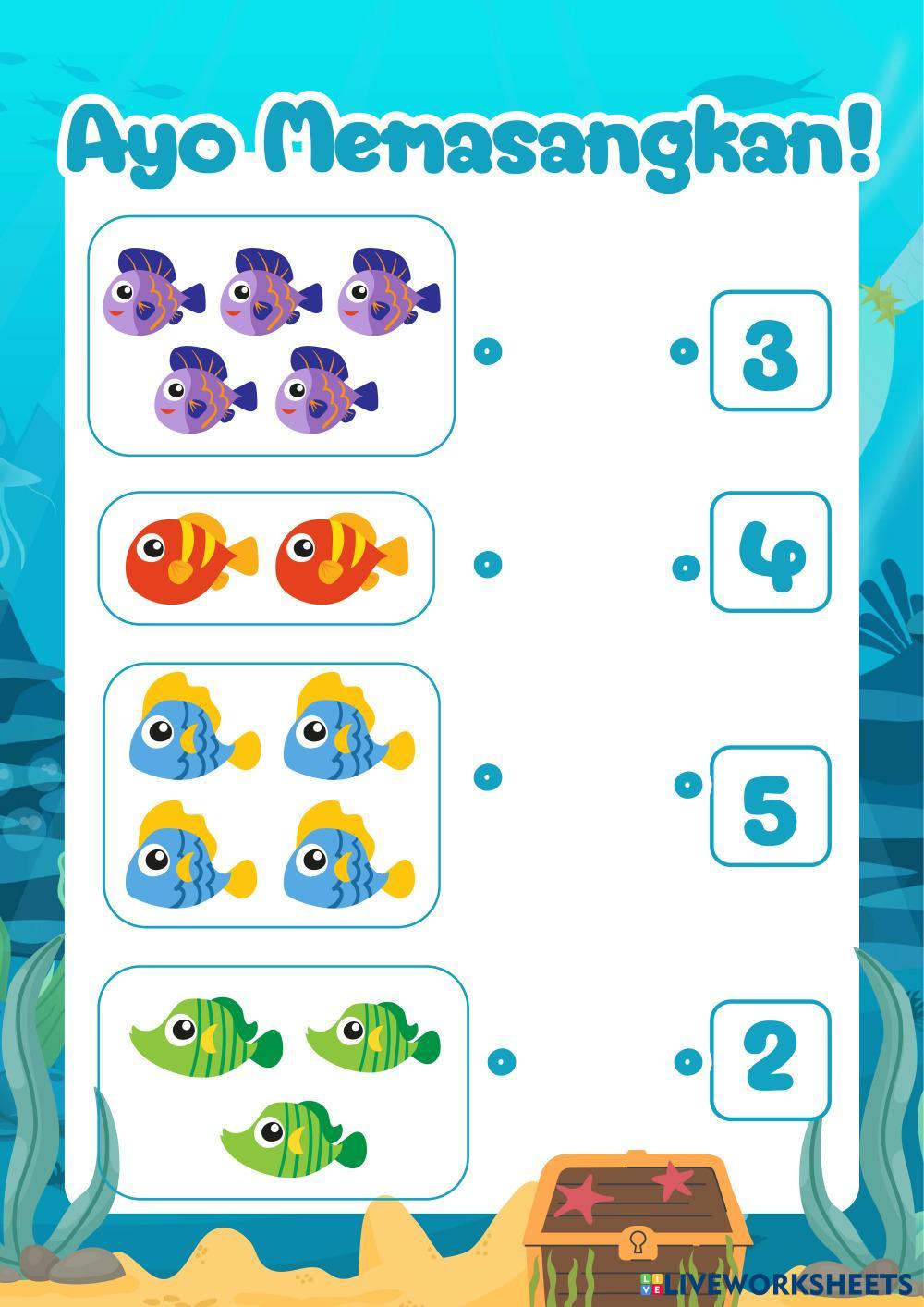Choose the number 4 answer box
Viewport: 924px width, 1307px height.
pos(770,552)
